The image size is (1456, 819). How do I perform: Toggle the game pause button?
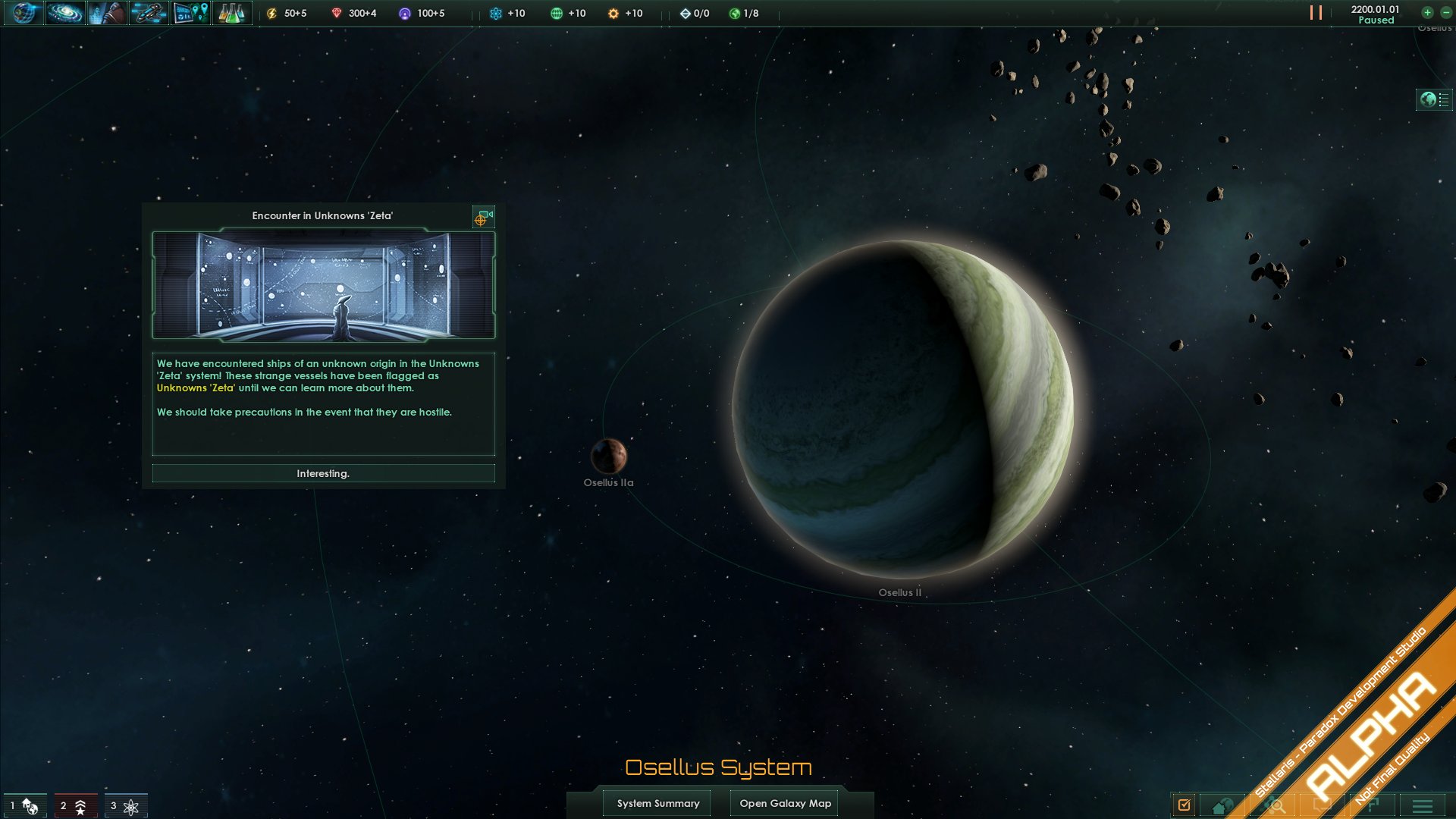point(1316,13)
